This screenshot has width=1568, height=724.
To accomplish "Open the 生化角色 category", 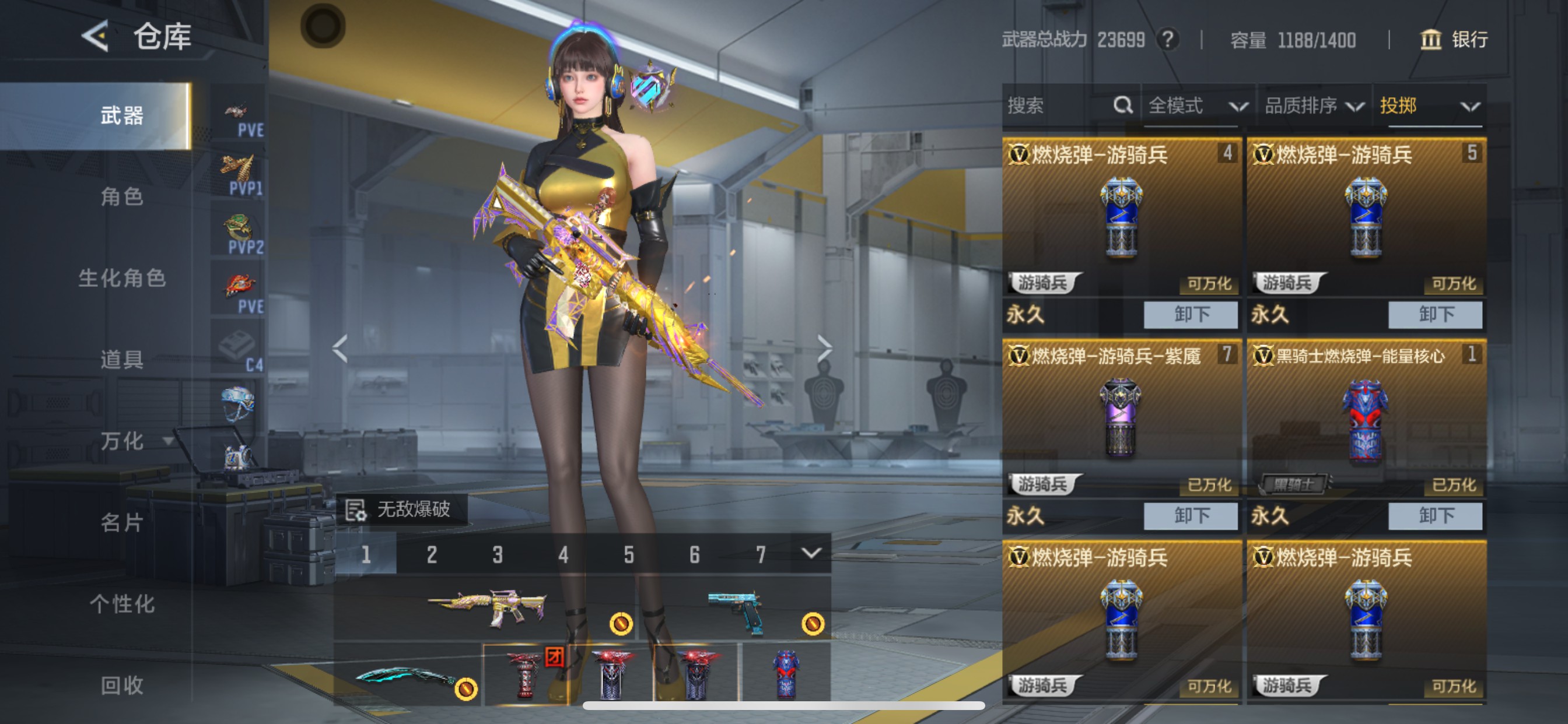I will pos(122,278).
